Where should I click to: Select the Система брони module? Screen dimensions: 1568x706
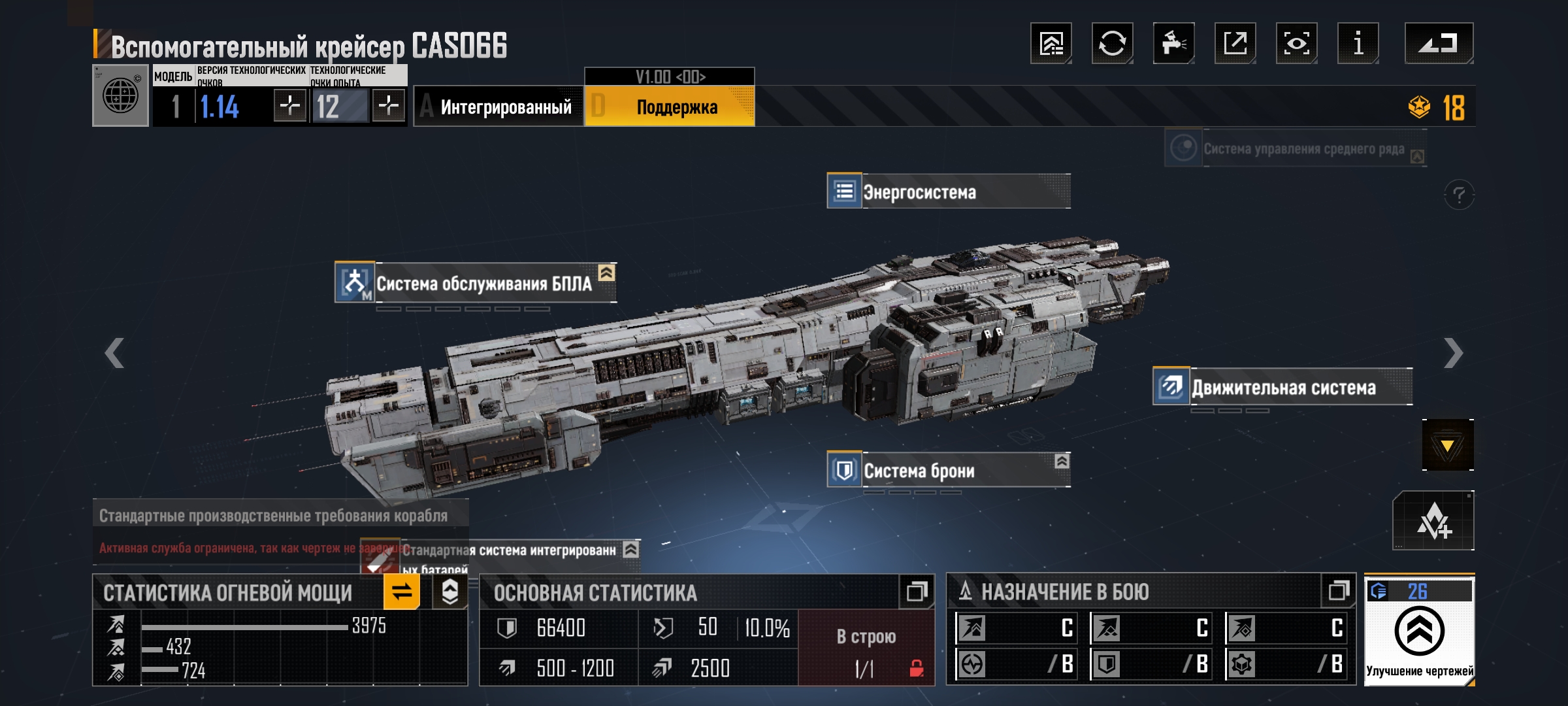[947, 470]
